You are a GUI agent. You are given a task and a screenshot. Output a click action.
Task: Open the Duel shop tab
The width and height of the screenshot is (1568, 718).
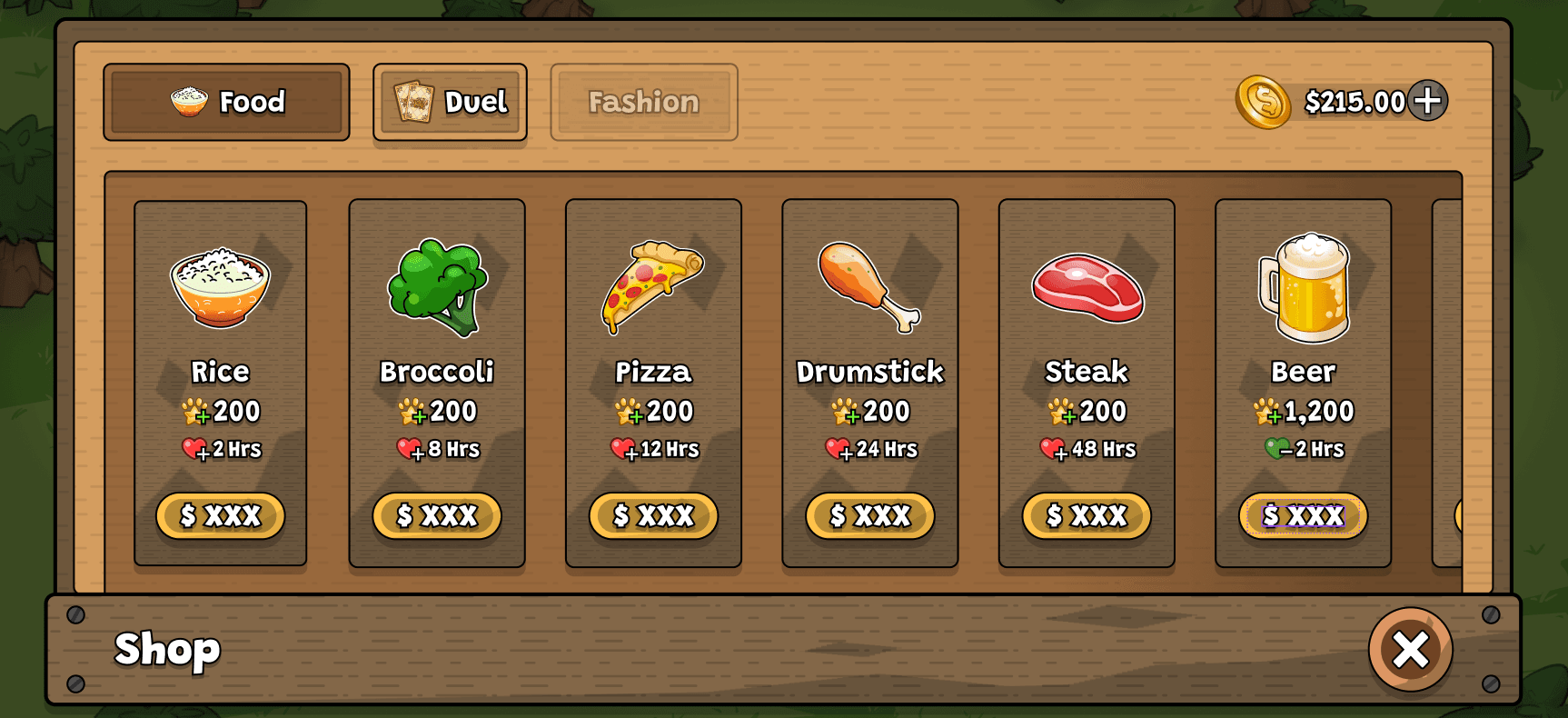click(450, 102)
